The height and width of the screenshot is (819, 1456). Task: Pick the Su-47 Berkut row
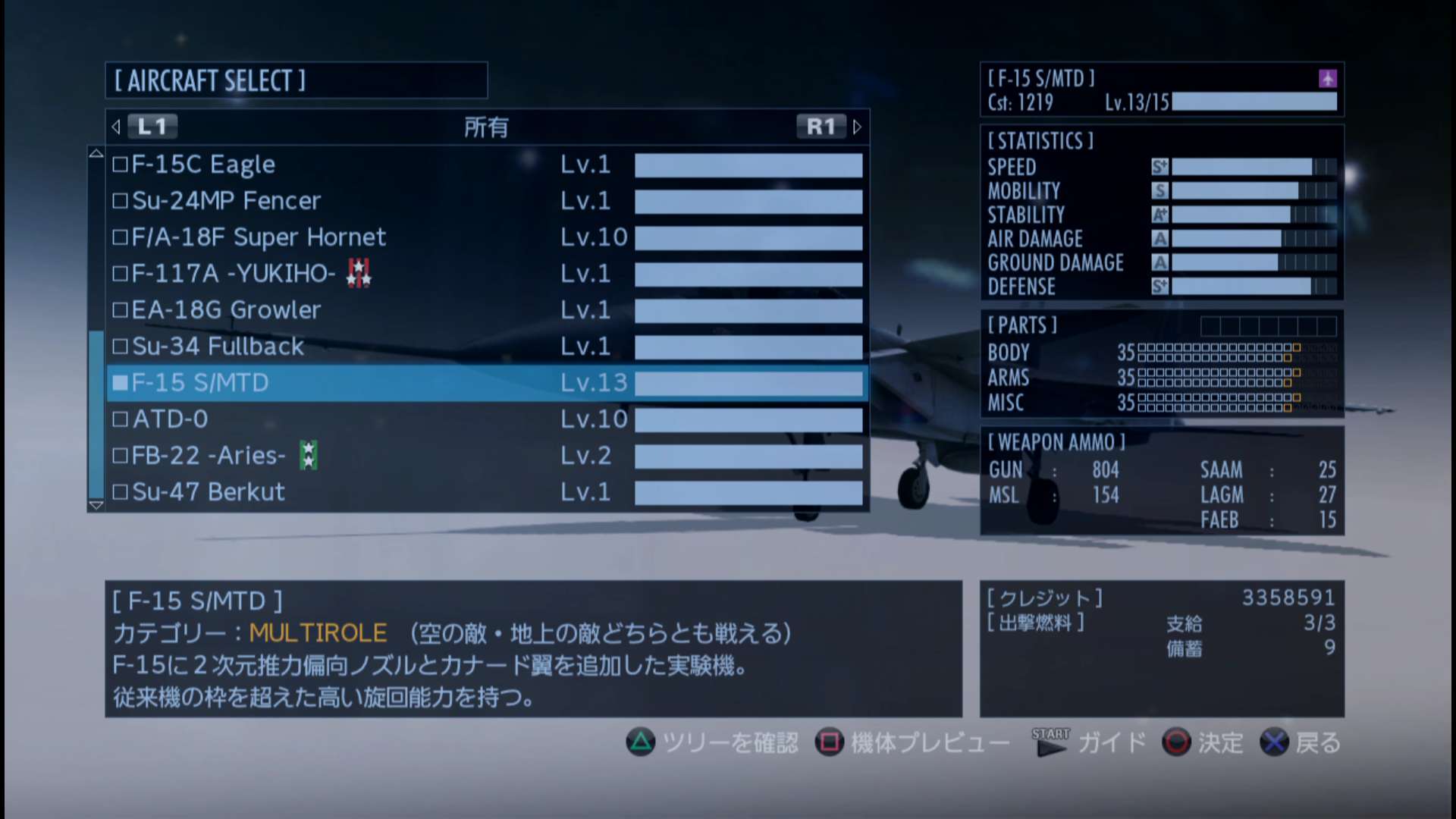pyautogui.click(x=485, y=492)
